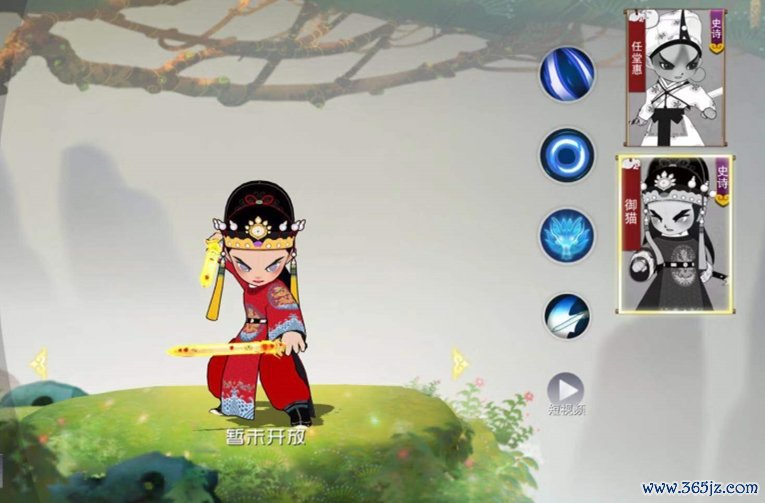Go to next character with right arrow

(458, 363)
